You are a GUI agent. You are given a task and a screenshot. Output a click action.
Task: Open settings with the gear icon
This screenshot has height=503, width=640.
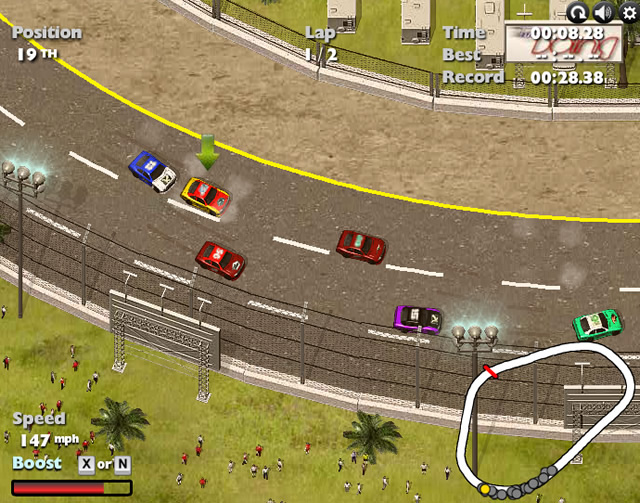(628, 11)
